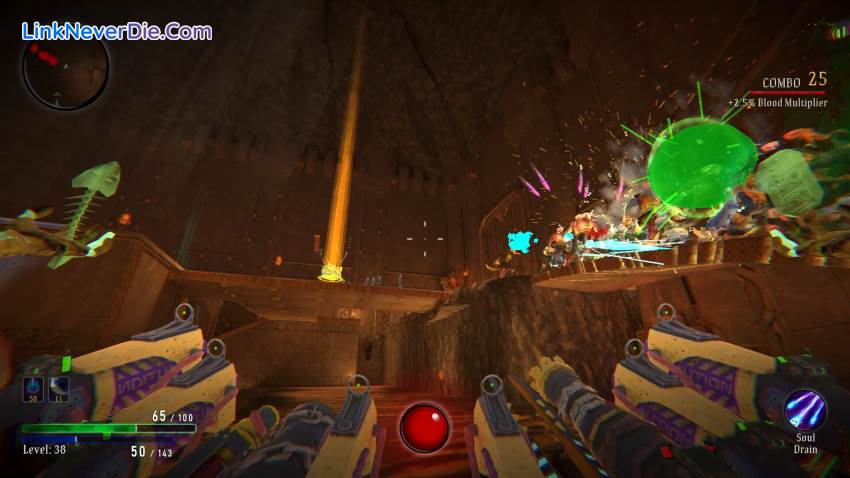Activate the Soul Drain ability icon
Viewport: 850px width, 478px height.
[x=804, y=410]
